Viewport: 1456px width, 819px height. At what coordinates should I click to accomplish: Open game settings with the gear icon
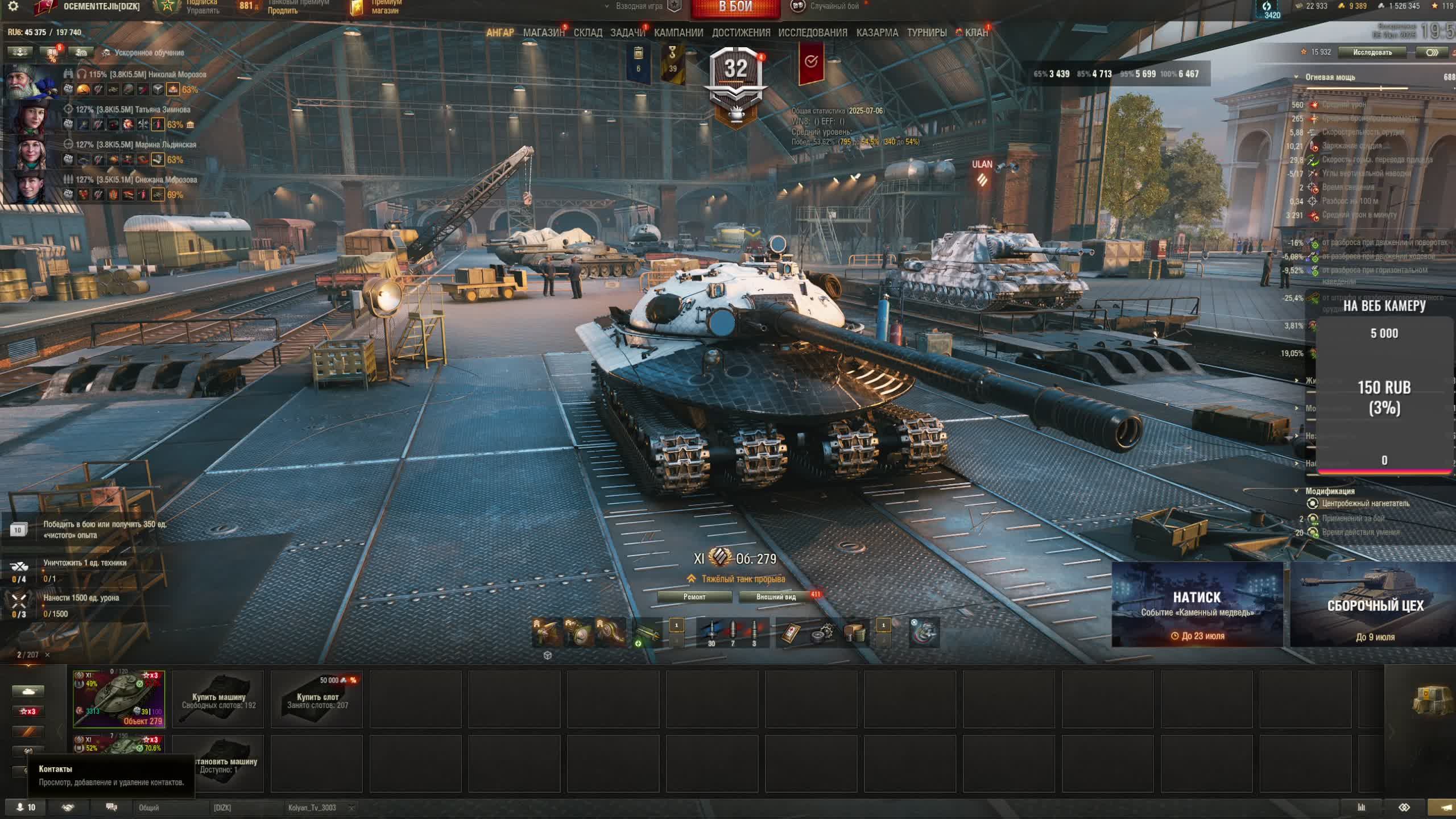click(13, 7)
